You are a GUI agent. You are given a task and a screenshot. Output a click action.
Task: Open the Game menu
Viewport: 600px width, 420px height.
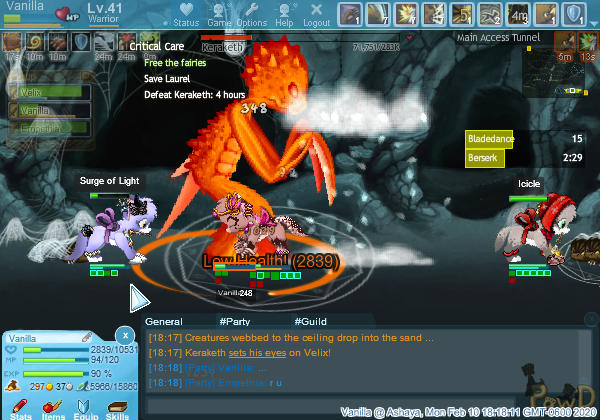(x=218, y=15)
